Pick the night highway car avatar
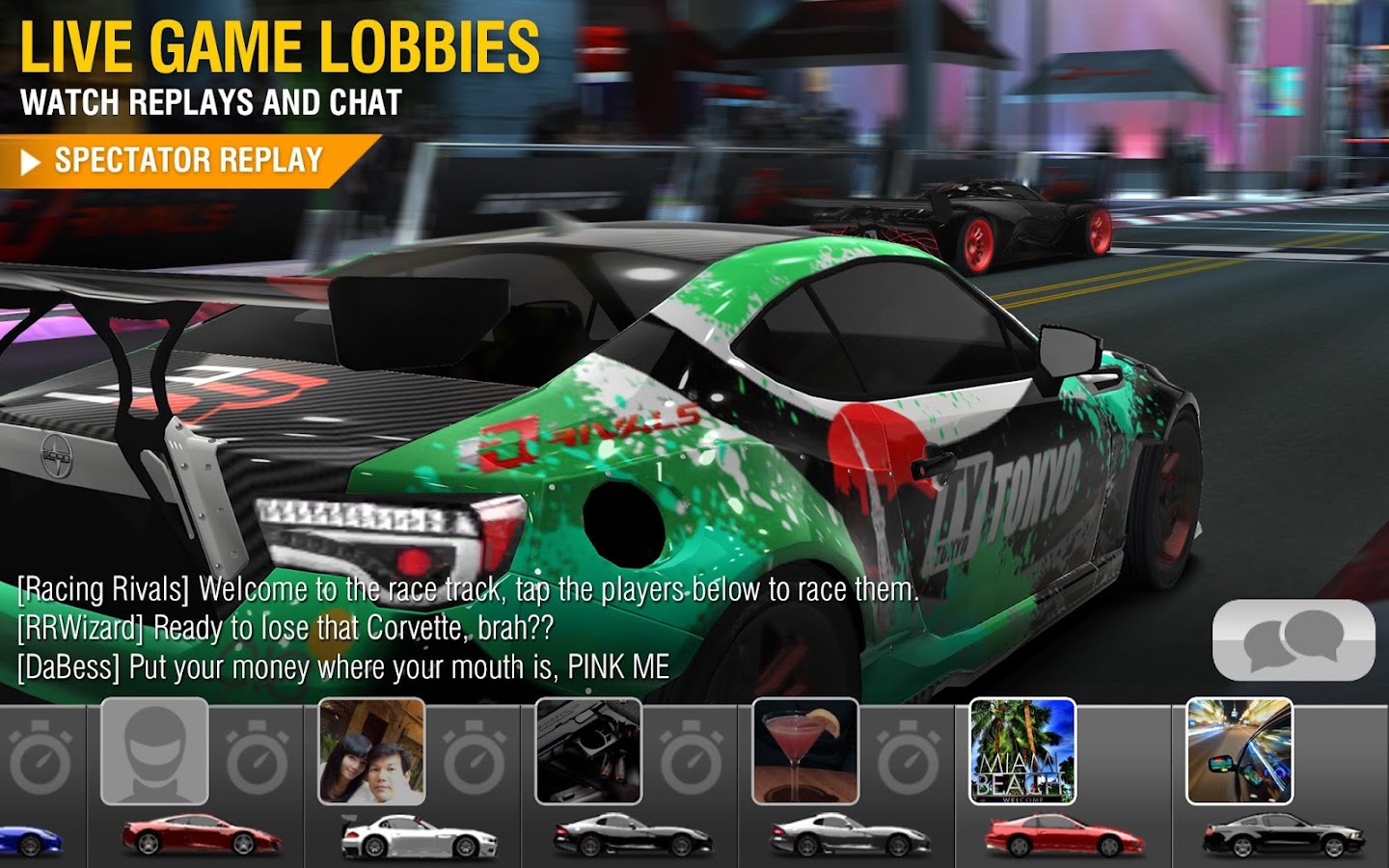 coord(1239,750)
